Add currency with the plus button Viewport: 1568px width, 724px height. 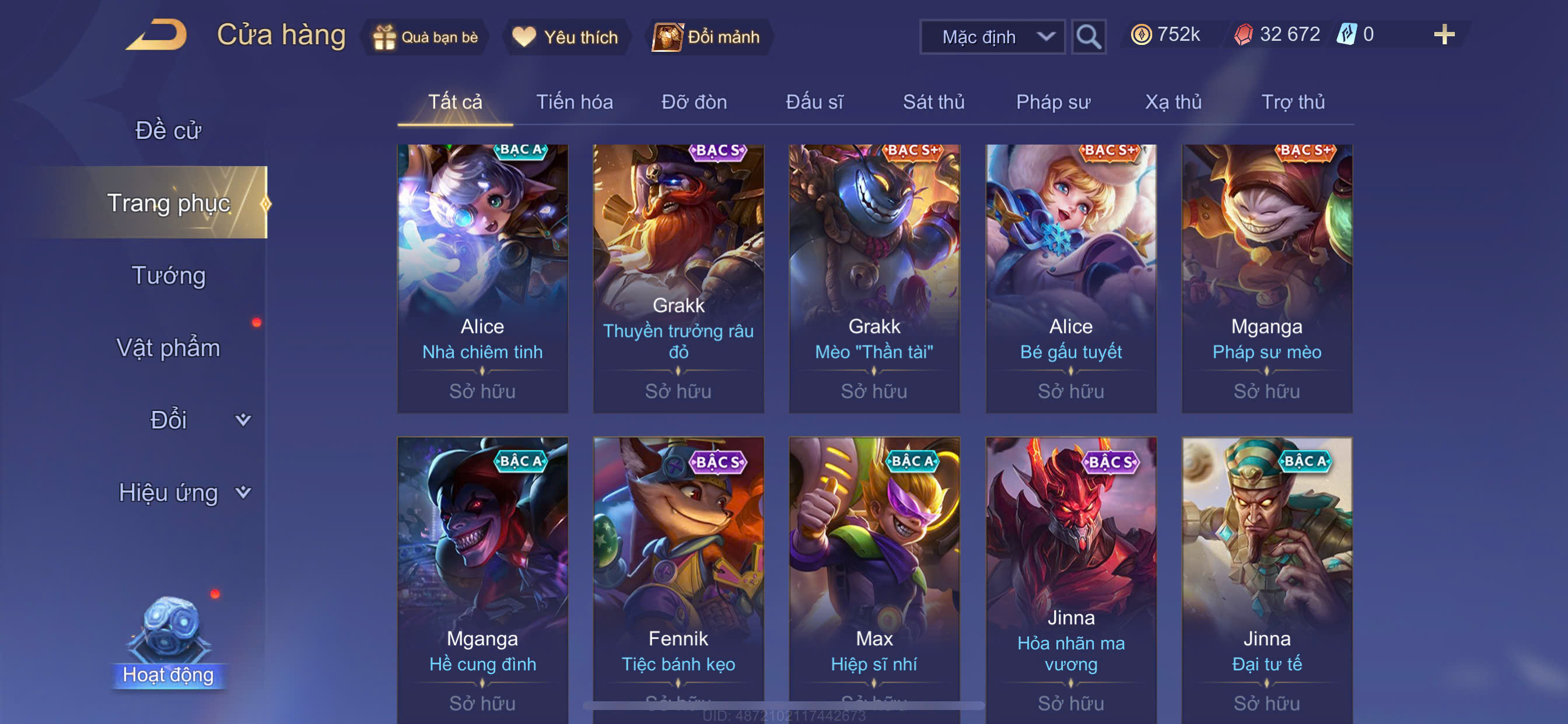(x=1443, y=34)
